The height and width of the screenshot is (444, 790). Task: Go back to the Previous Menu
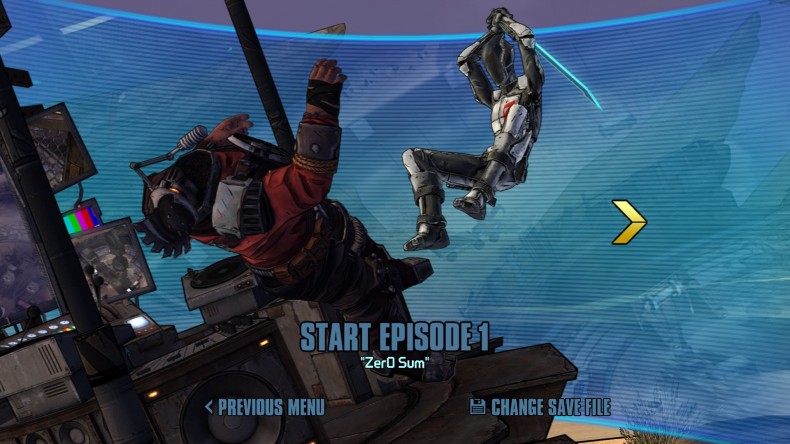coord(265,407)
